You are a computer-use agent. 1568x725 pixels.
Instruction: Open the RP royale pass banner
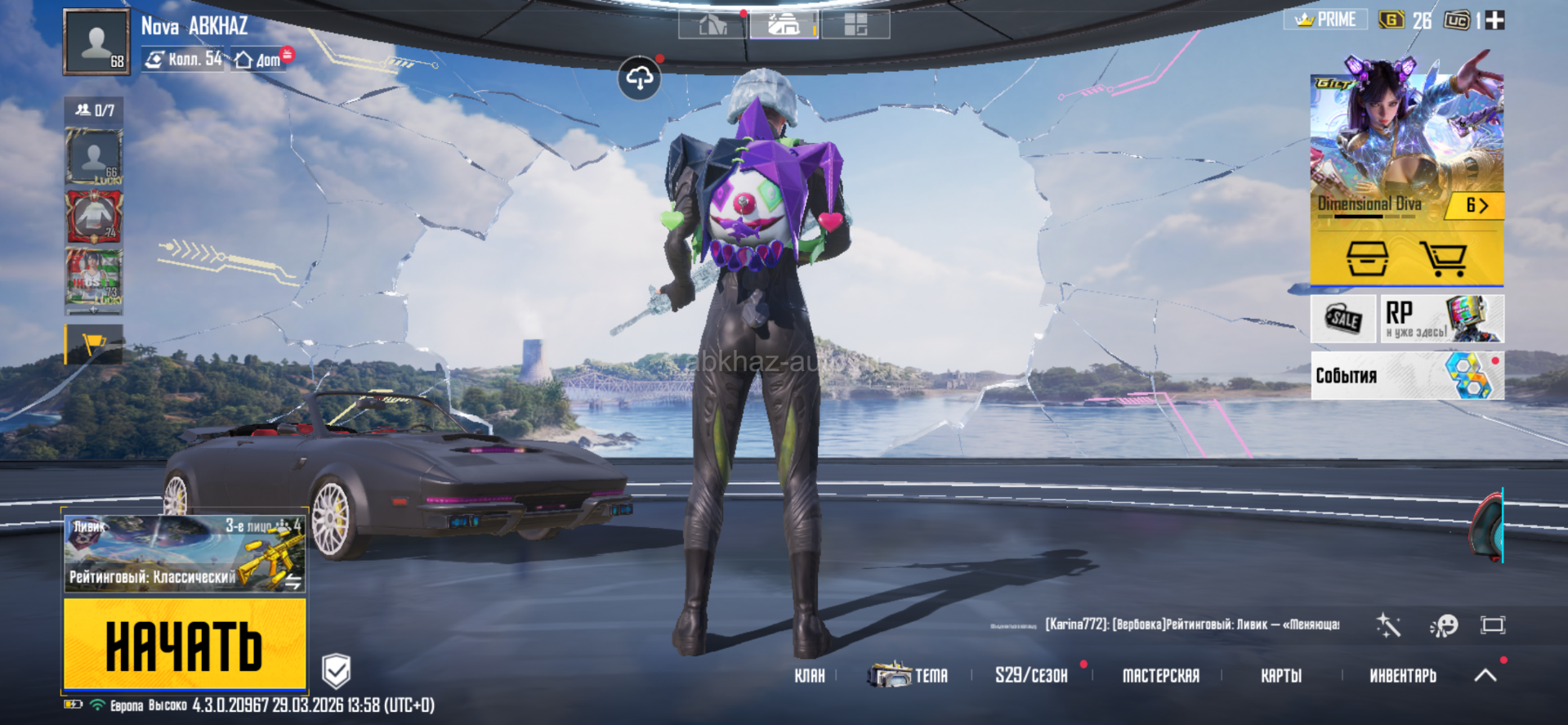[x=1442, y=318]
